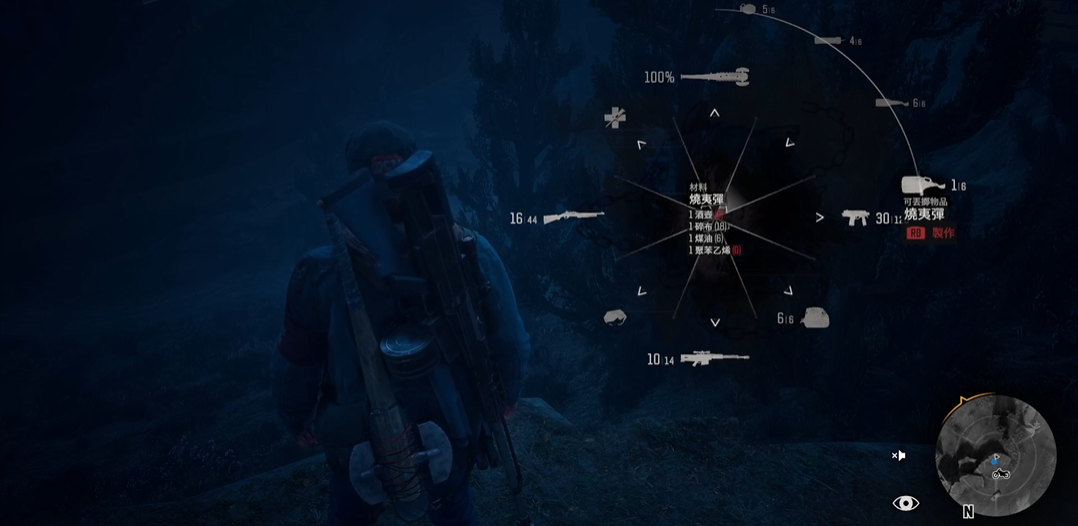The height and width of the screenshot is (526, 1078).
Task: Open the medical cross healing slot
Action: [615, 118]
